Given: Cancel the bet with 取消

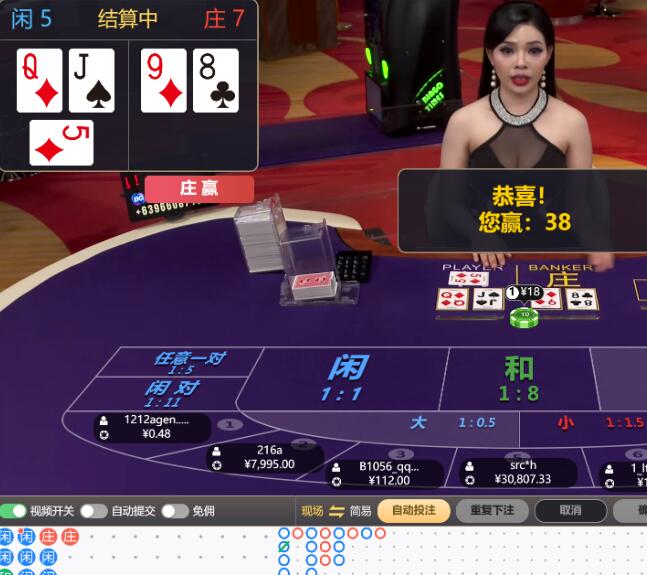Looking at the screenshot, I should (570, 511).
